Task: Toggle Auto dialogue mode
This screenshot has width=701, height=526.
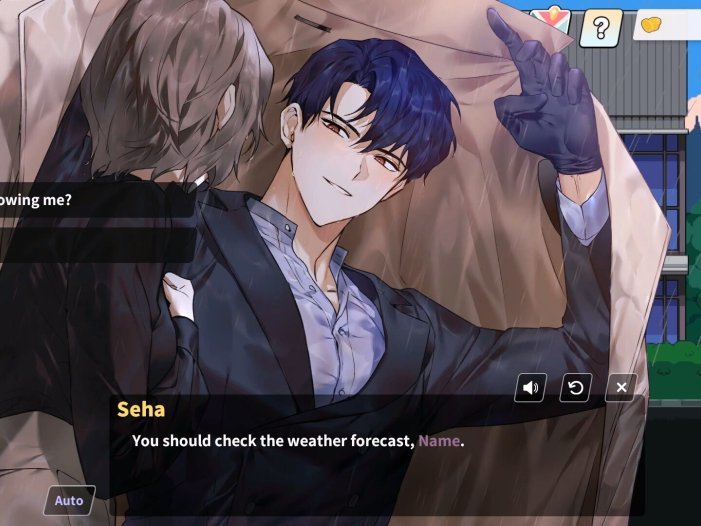Action: click(69, 500)
